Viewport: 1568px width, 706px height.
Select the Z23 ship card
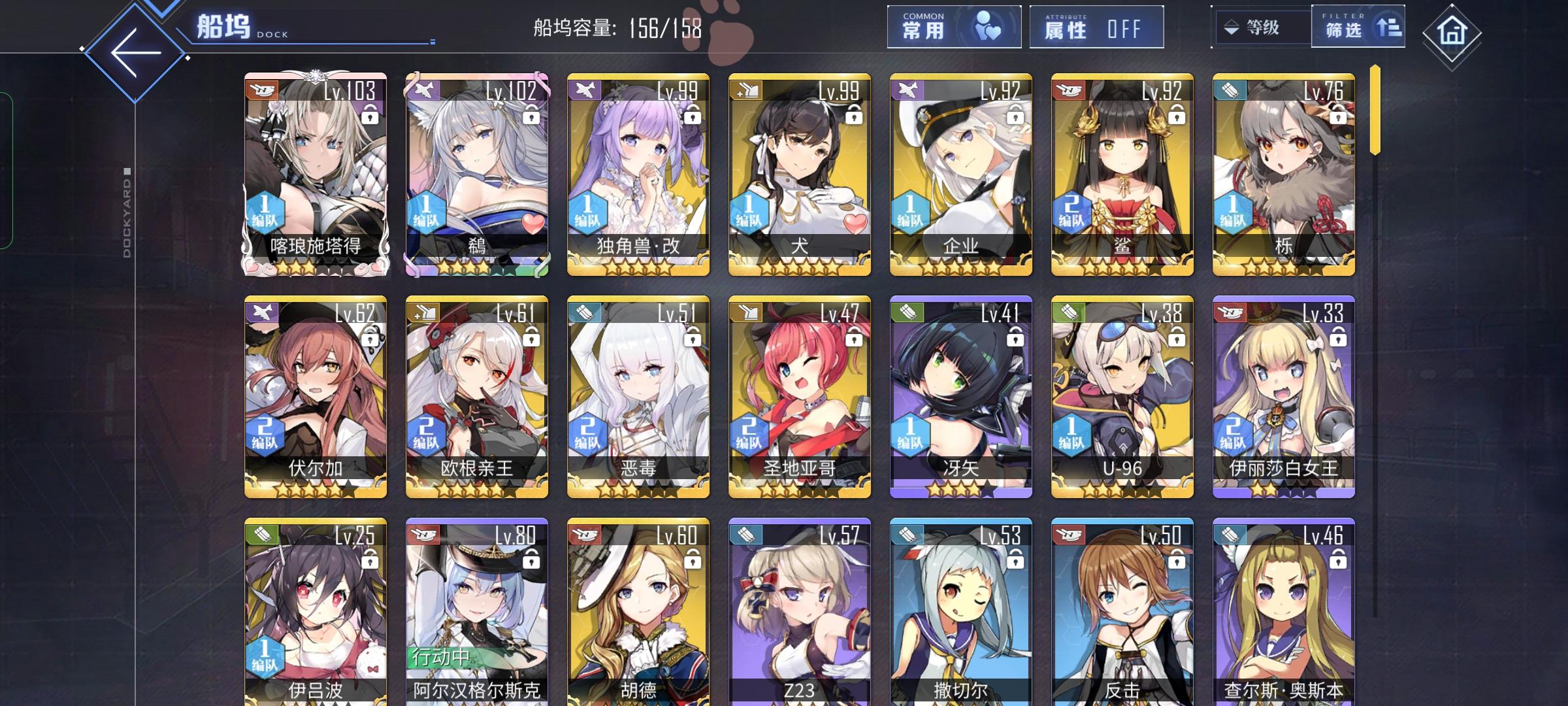(798, 614)
